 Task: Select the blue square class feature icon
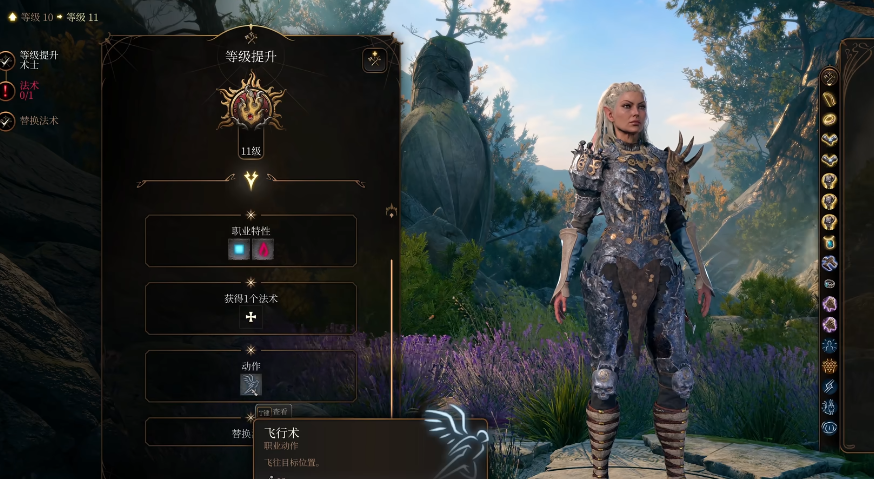(239, 250)
